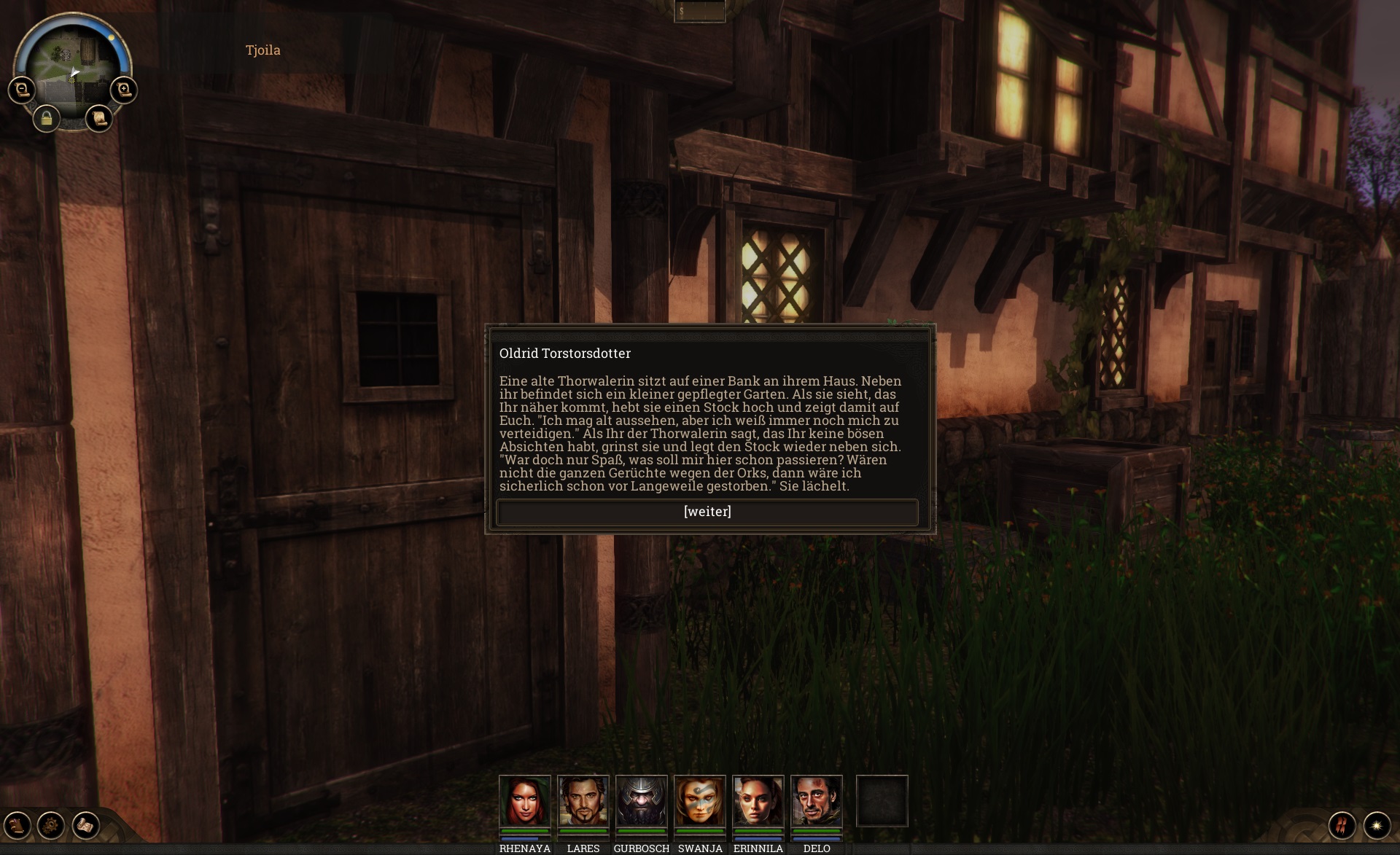Zoom in the minimap with the plus scroll
The width and height of the screenshot is (1400, 855).
click(124, 90)
